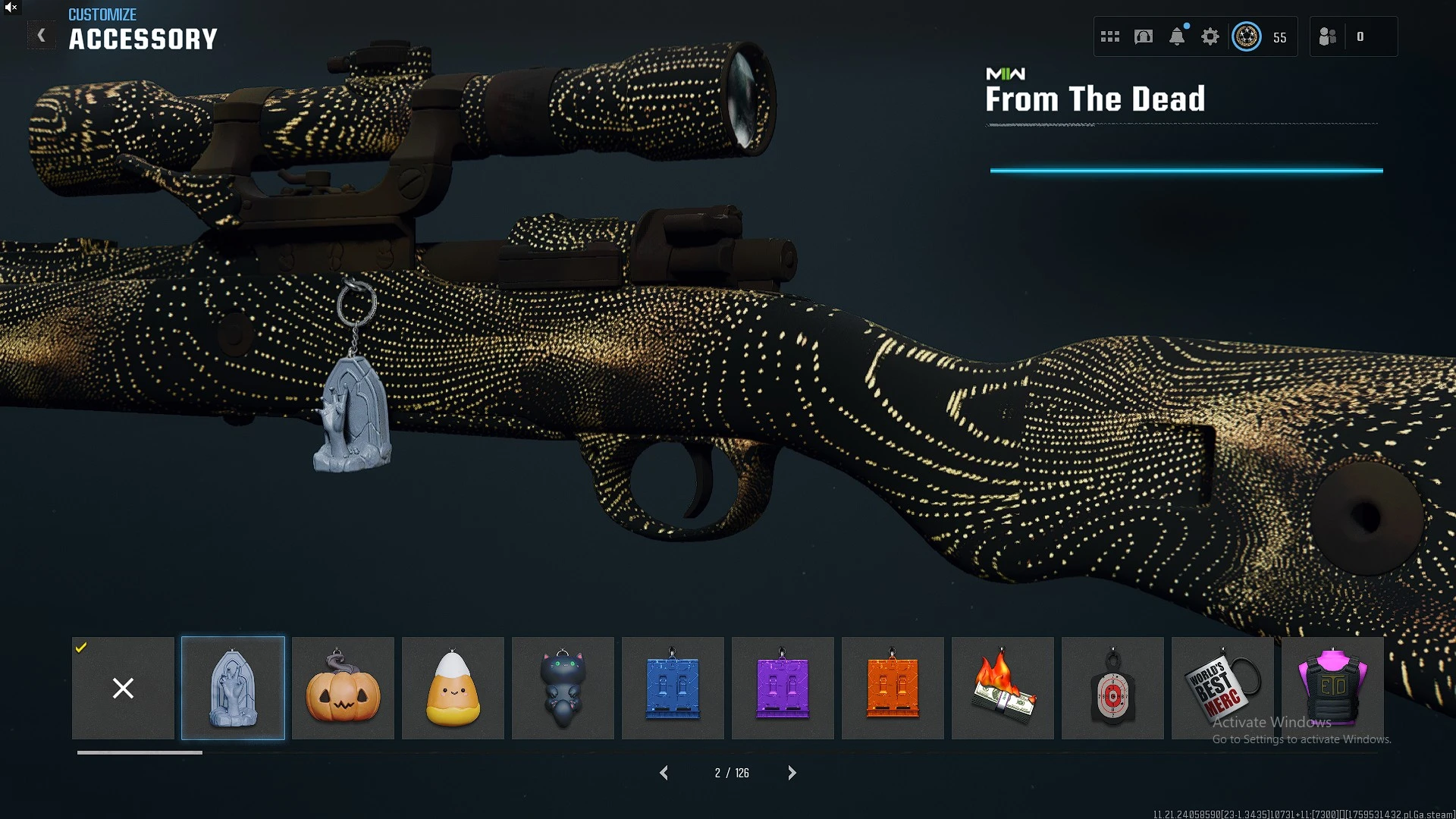Pick the bullseye target charm
1456x819 pixels.
pos(1112,688)
